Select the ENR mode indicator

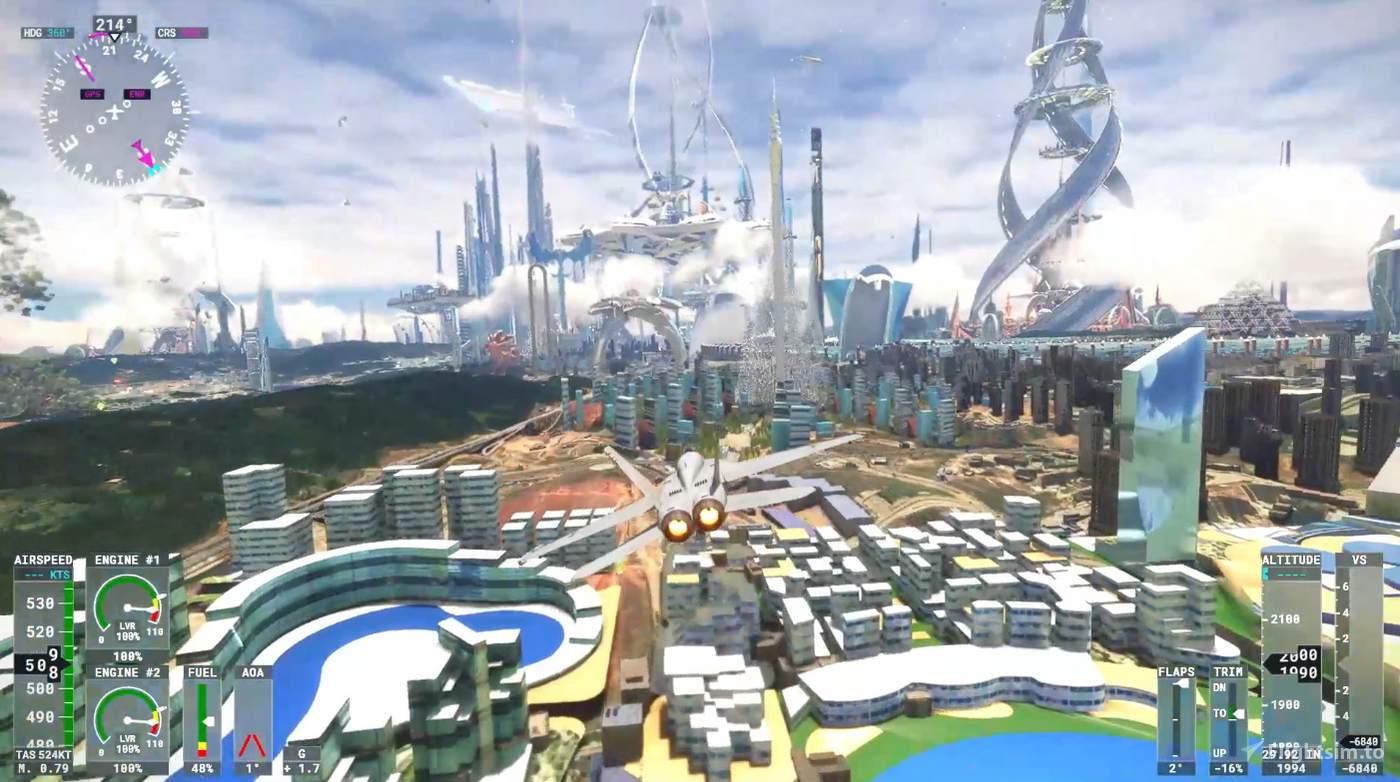(138, 93)
